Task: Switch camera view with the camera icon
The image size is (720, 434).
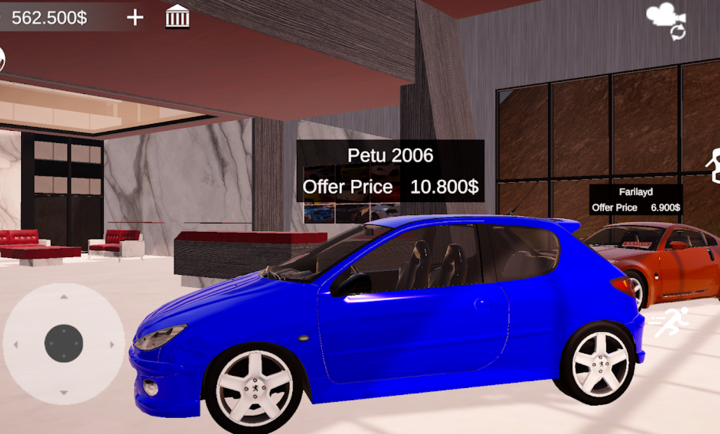Action: [x=664, y=18]
